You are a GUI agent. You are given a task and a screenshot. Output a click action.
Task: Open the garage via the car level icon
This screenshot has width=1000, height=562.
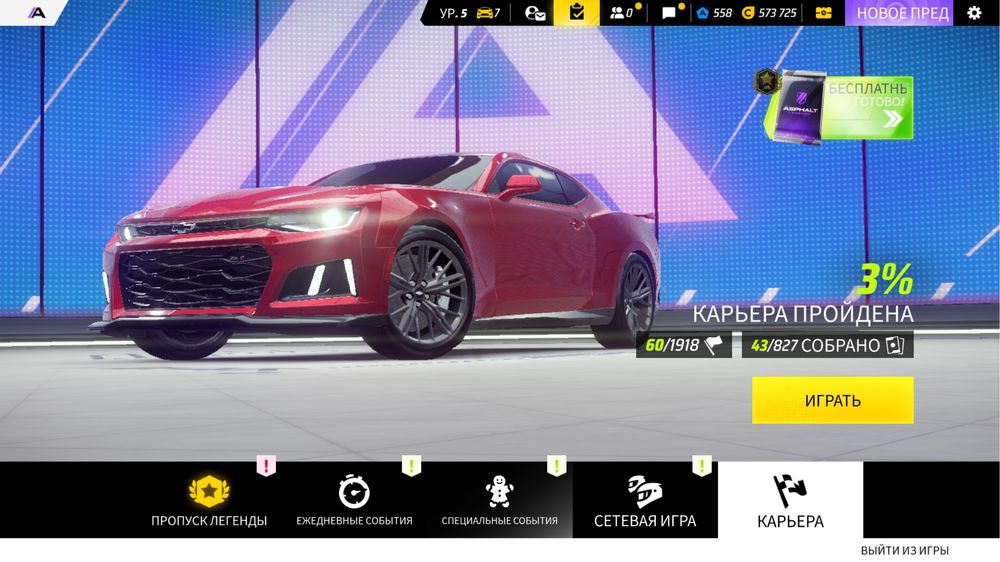point(488,13)
